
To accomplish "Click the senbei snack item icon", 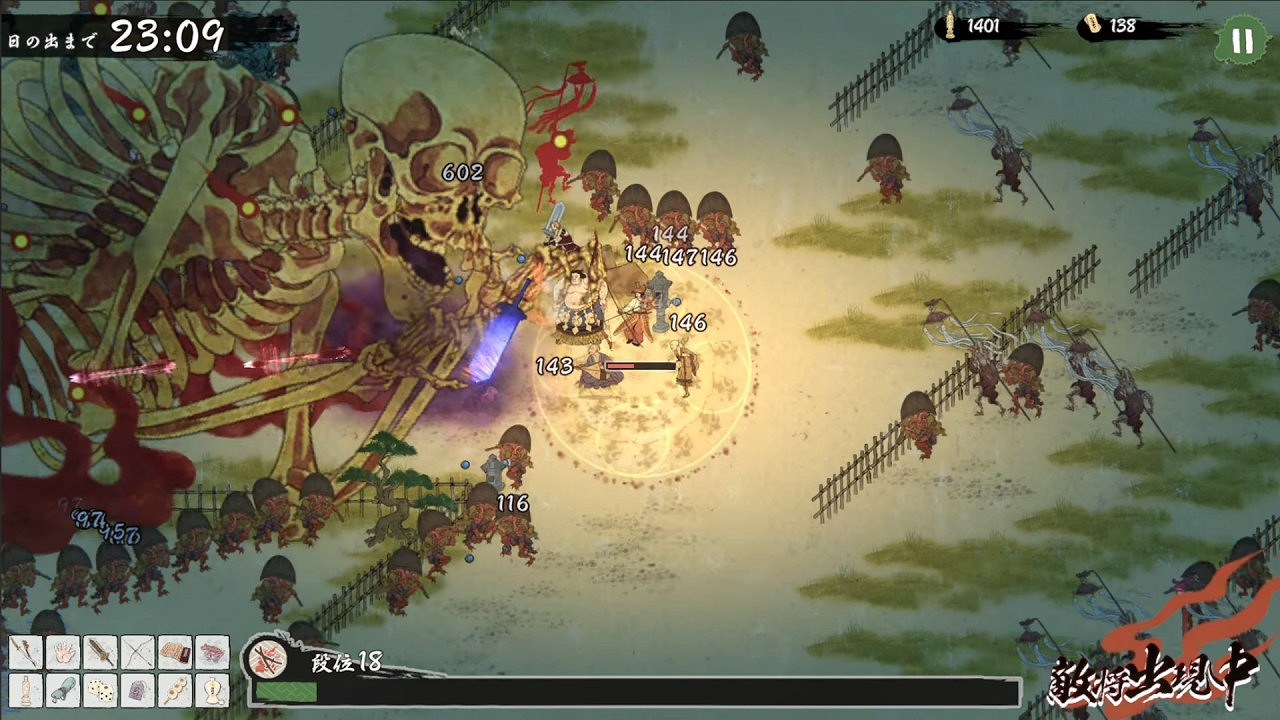I will [x=175, y=652].
